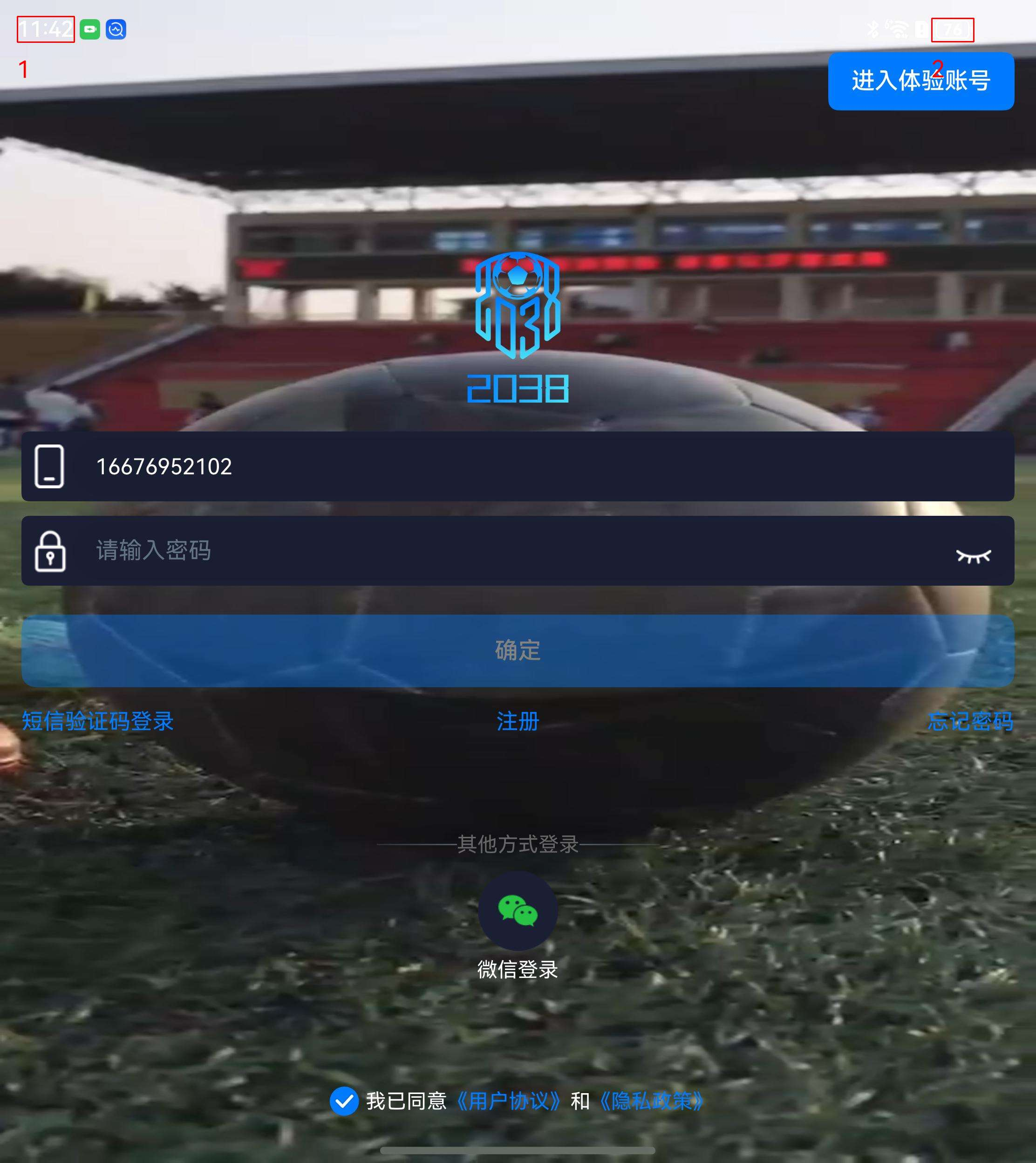Enter the trial account (进入体验账号)

tap(920, 81)
